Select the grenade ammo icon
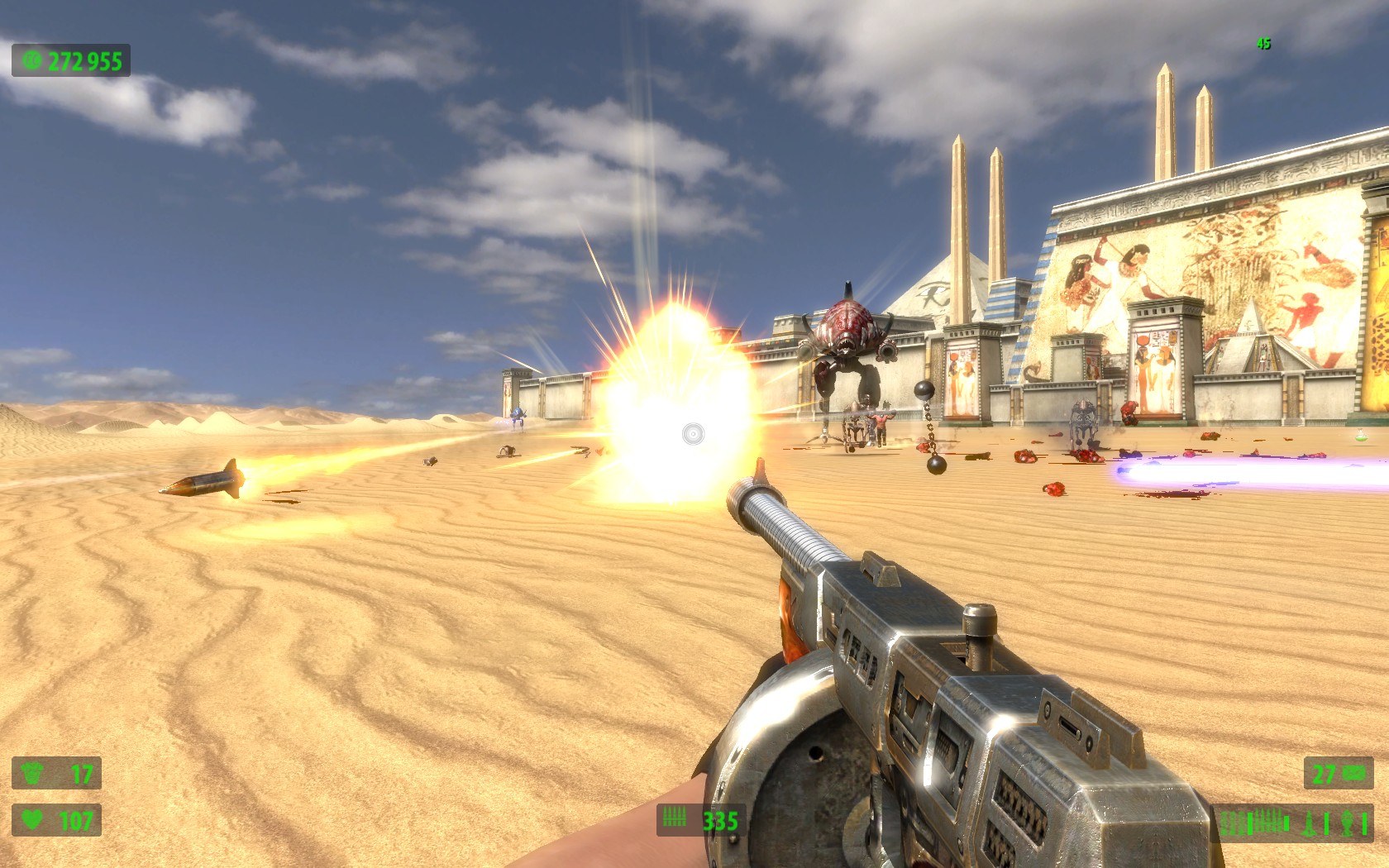Screen dimensions: 1389x868 click(x=1347, y=823)
